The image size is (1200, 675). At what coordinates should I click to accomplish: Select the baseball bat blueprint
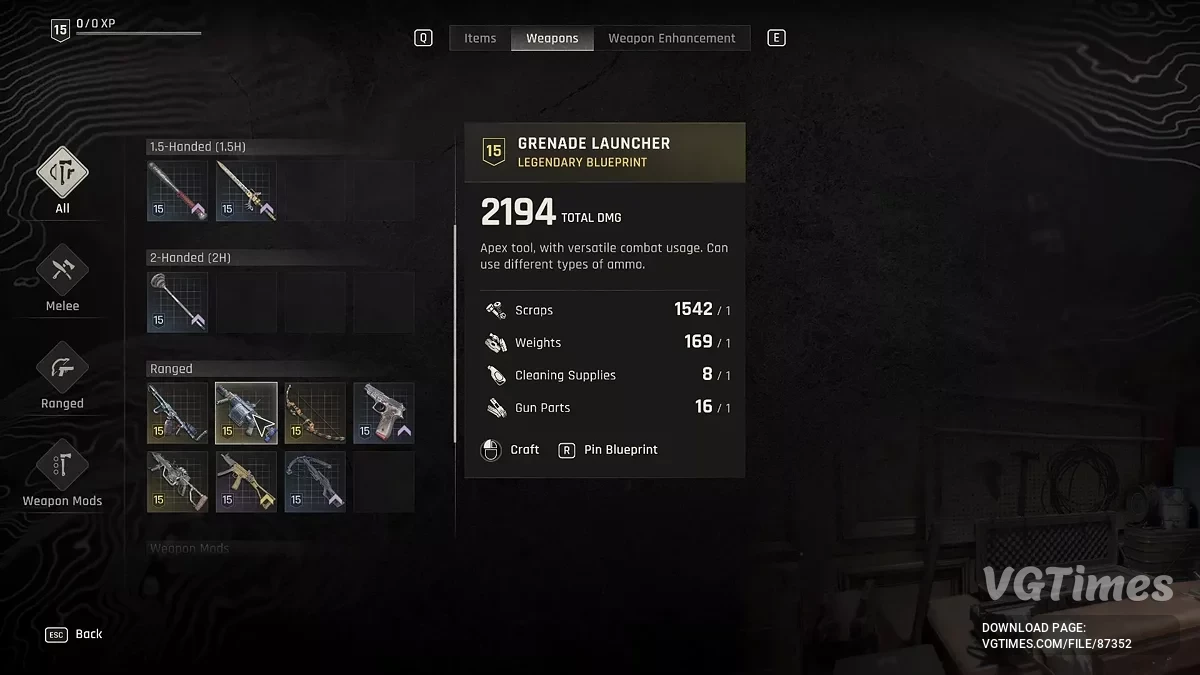(177, 191)
